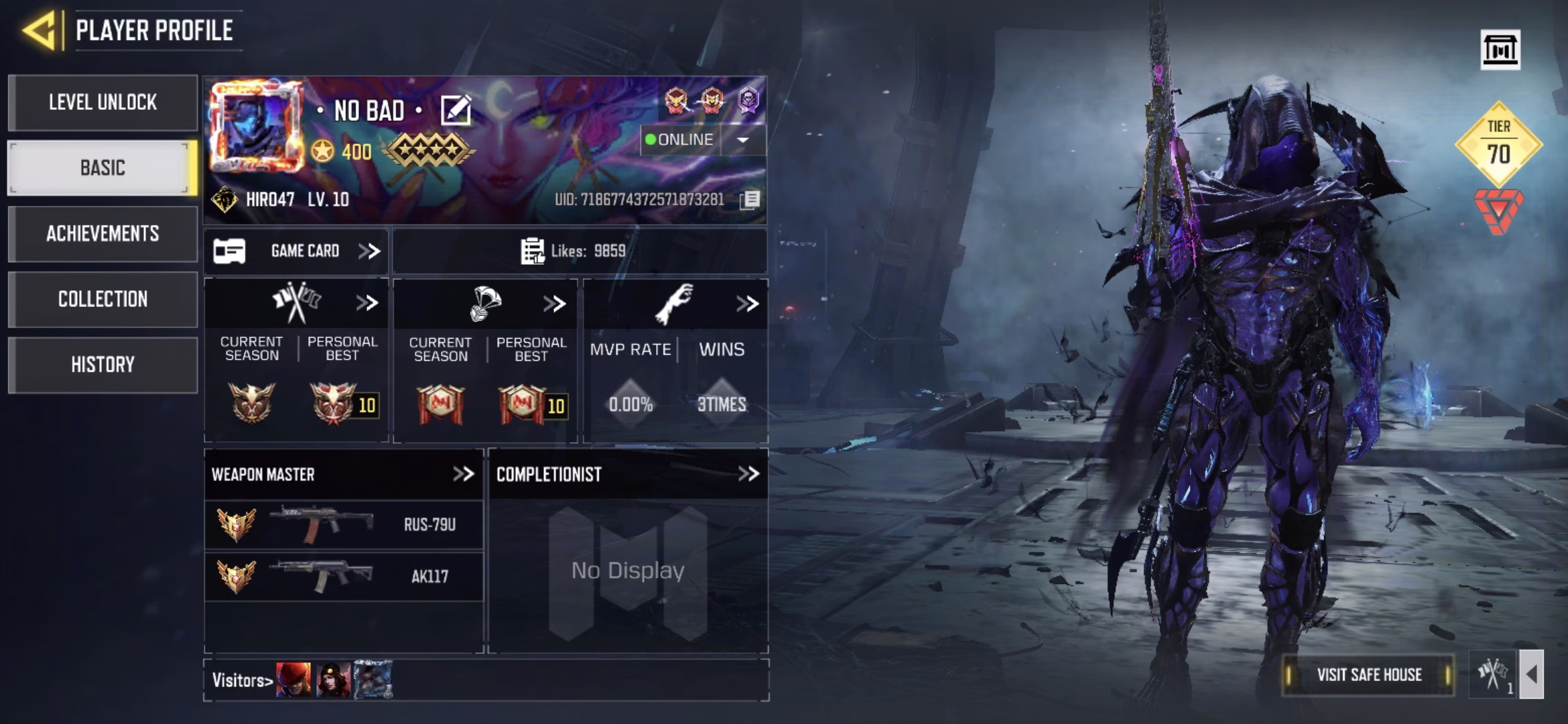Expand the multiplayer ranked stats panel
The height and width of the screenshot is (724, 1568).
[367, 303]
